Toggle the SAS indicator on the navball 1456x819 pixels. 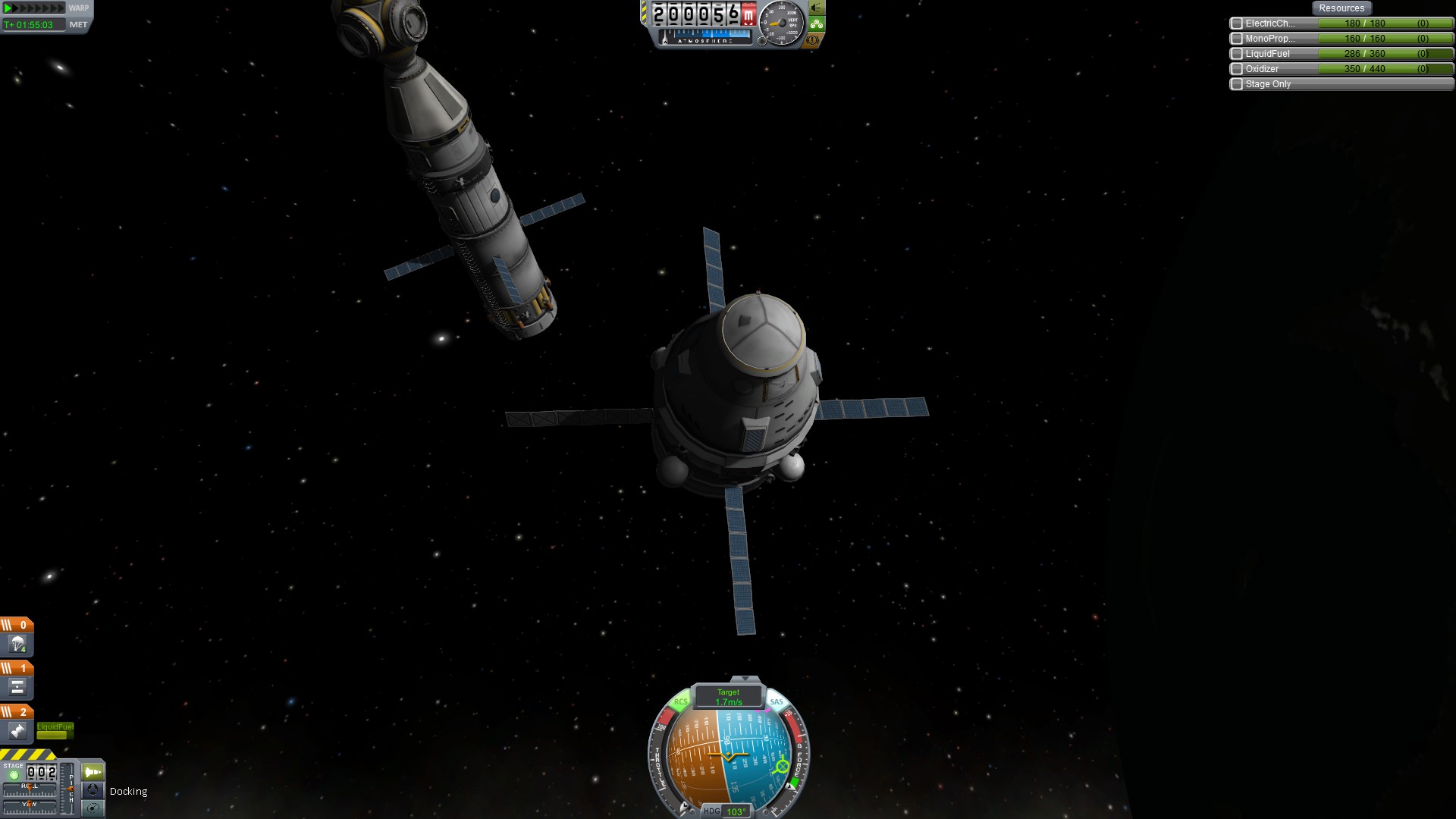(x=777, y=702)
